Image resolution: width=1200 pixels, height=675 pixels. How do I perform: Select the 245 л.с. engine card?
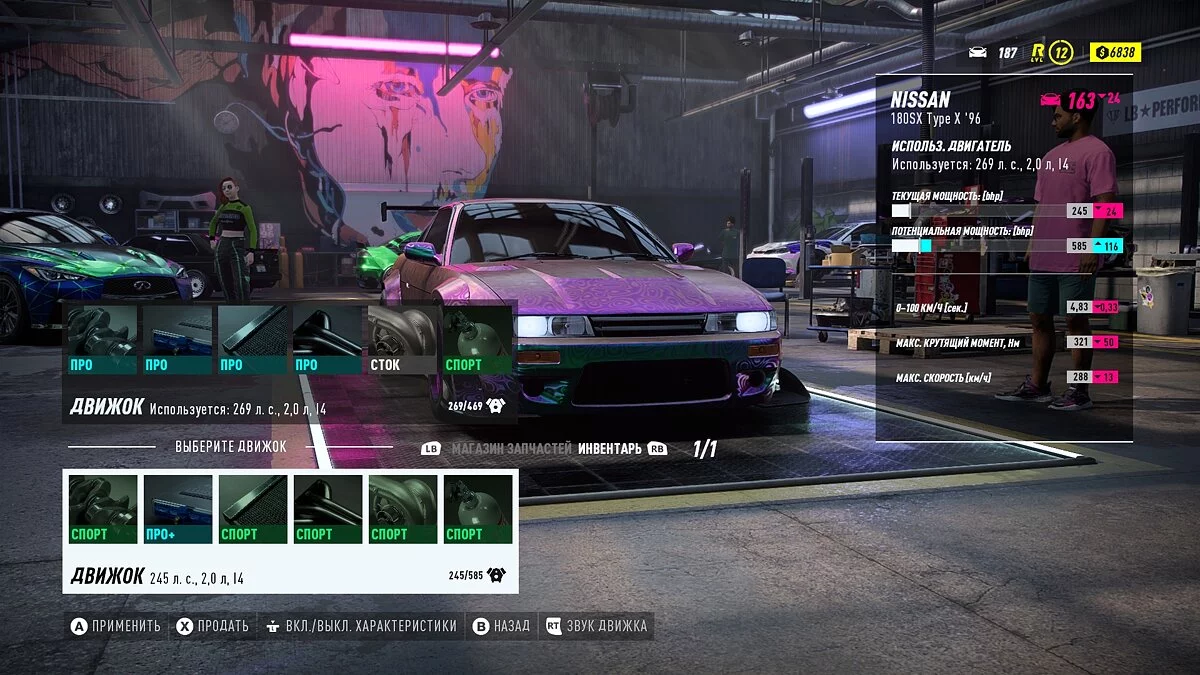coord(290,576)
